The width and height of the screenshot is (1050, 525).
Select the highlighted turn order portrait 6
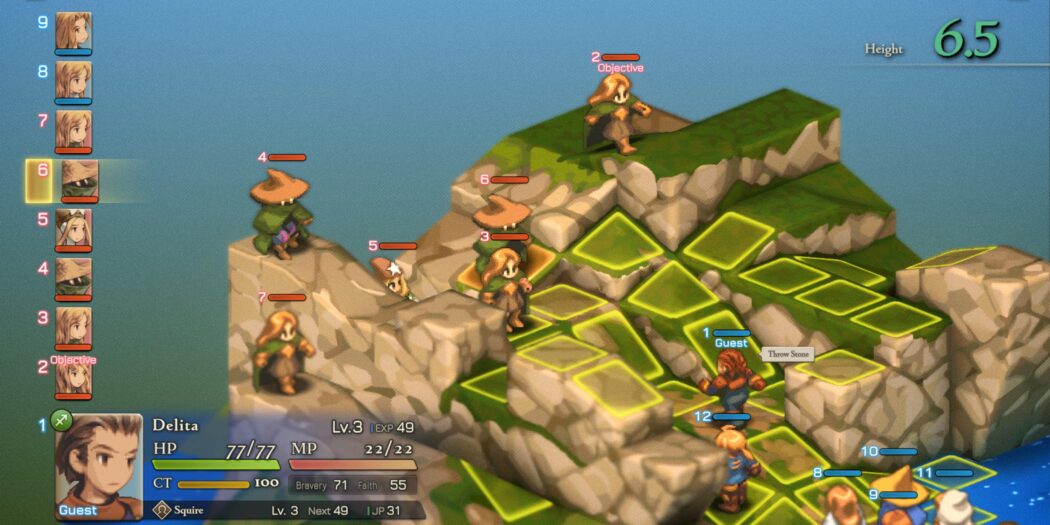click(x=79, y=180)
